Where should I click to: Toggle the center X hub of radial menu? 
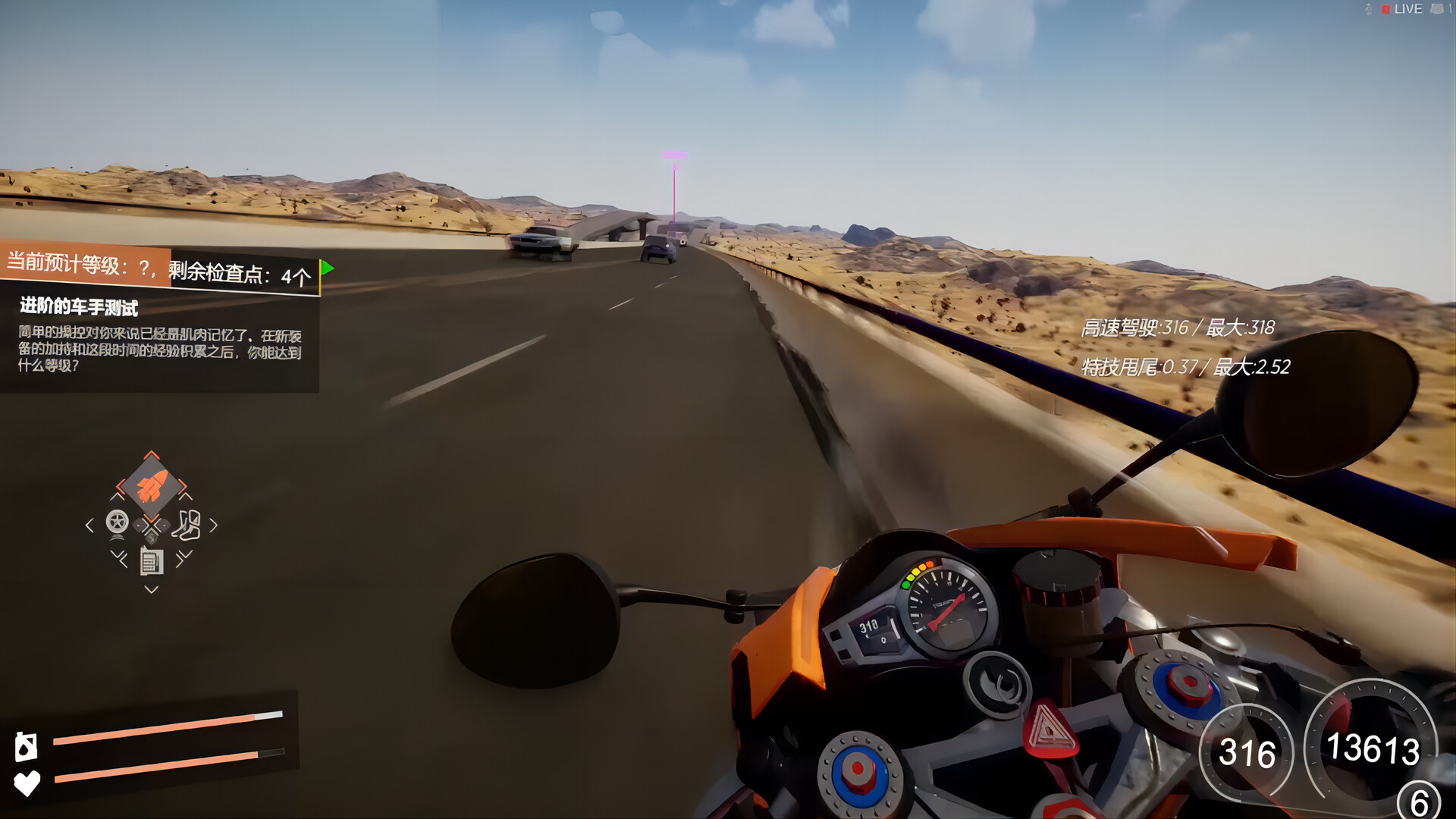(x=151, y=524)
